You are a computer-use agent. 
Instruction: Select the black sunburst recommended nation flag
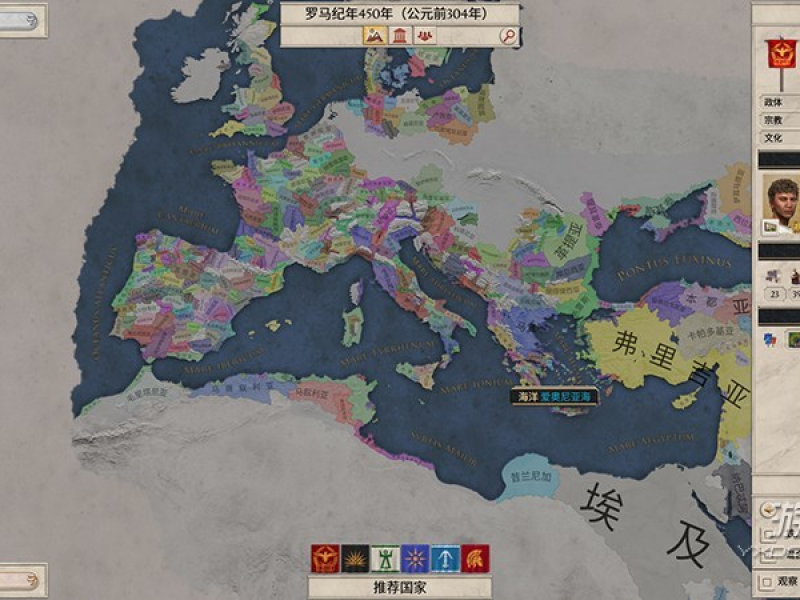[x=355, y=558]
